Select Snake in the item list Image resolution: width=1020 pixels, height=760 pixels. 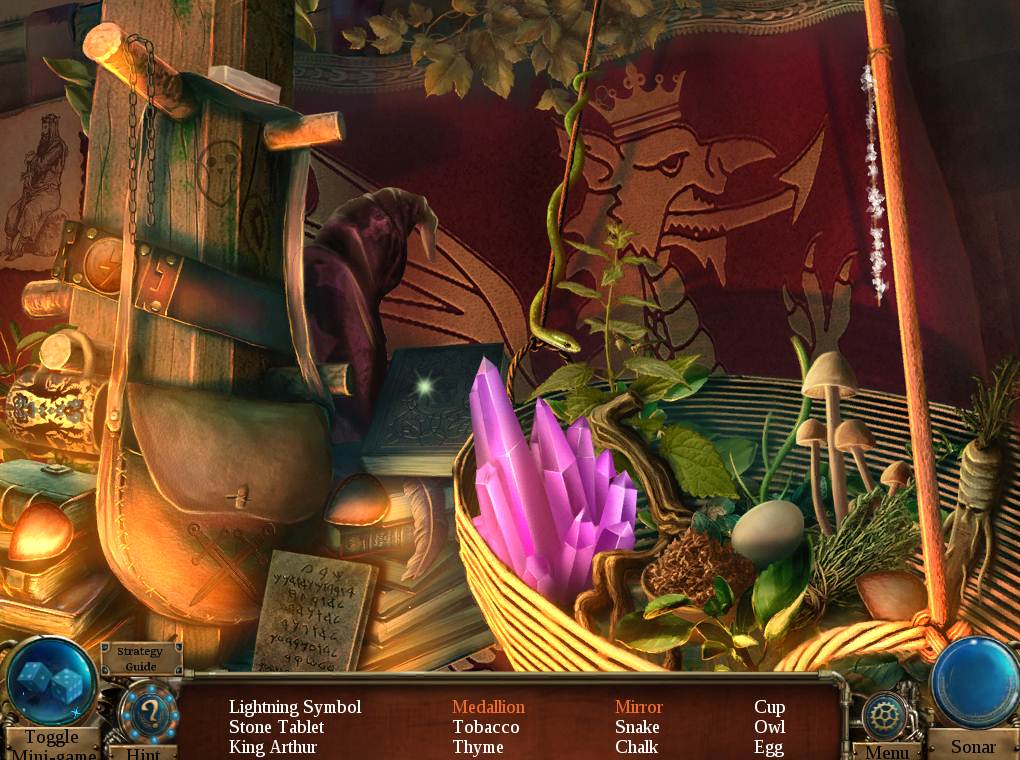pyautogui.click(x=637, y=727)
